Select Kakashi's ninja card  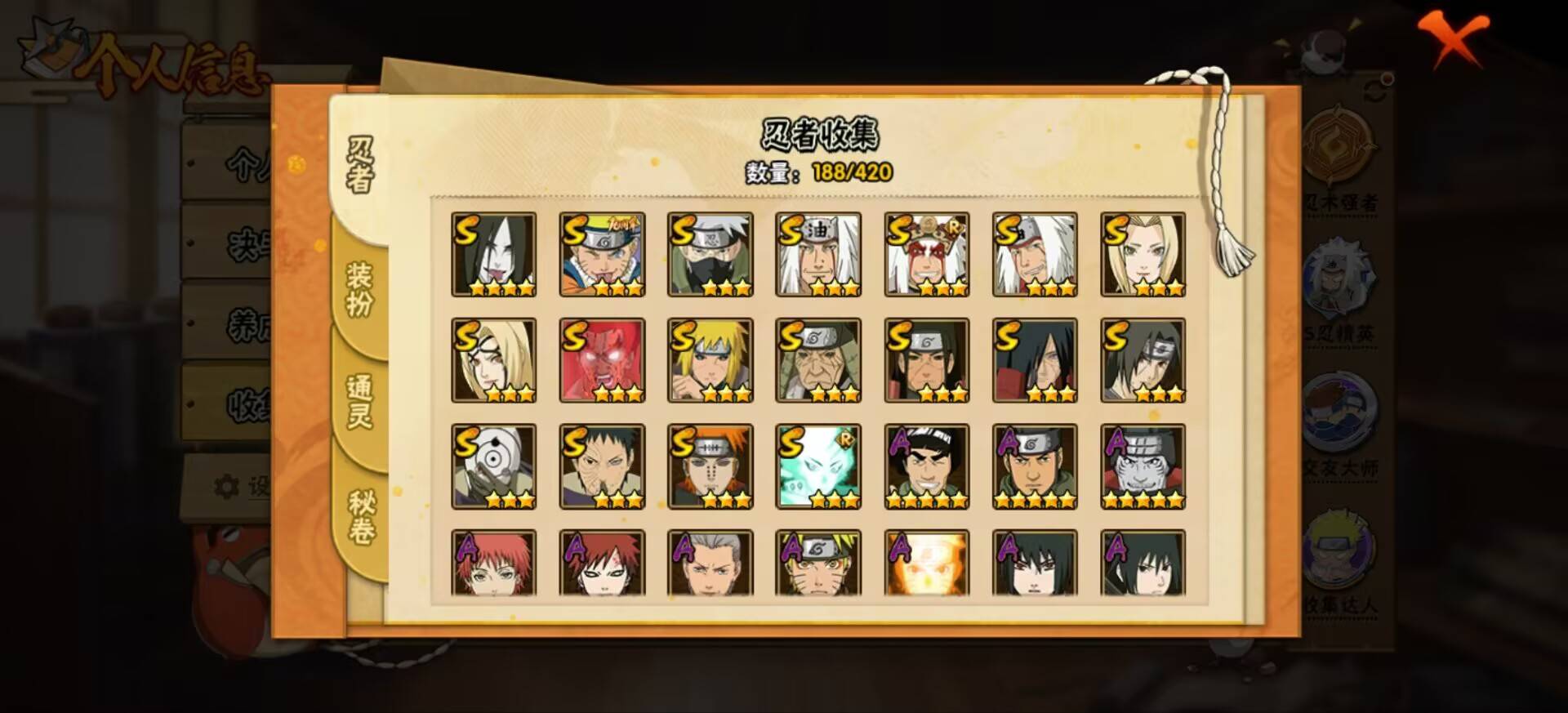click(709, 253)
